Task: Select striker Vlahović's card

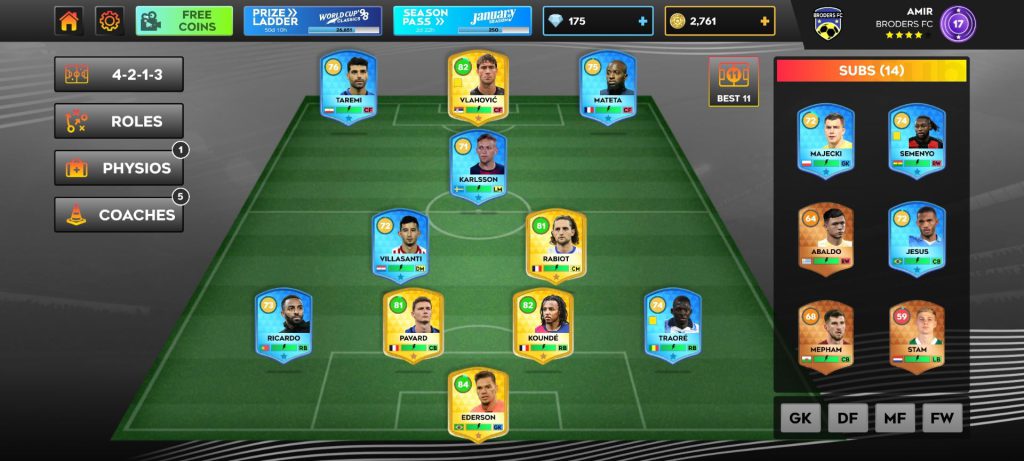Action: 478,88
